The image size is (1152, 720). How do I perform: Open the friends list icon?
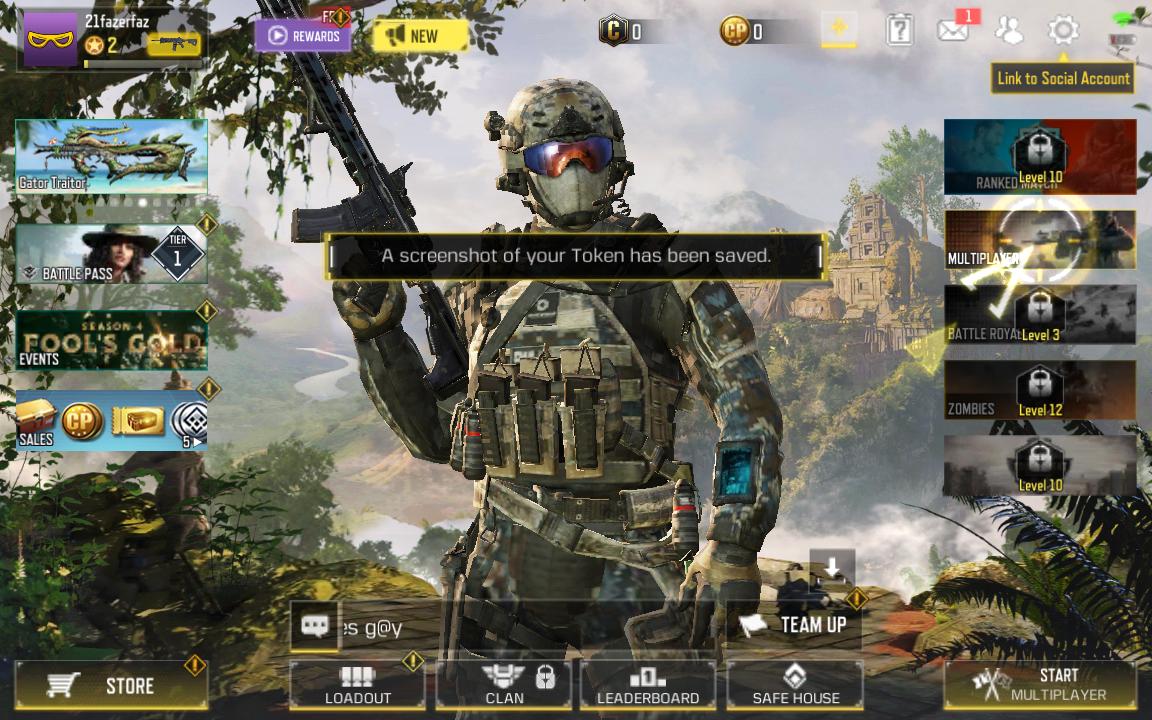[1009, 31]
